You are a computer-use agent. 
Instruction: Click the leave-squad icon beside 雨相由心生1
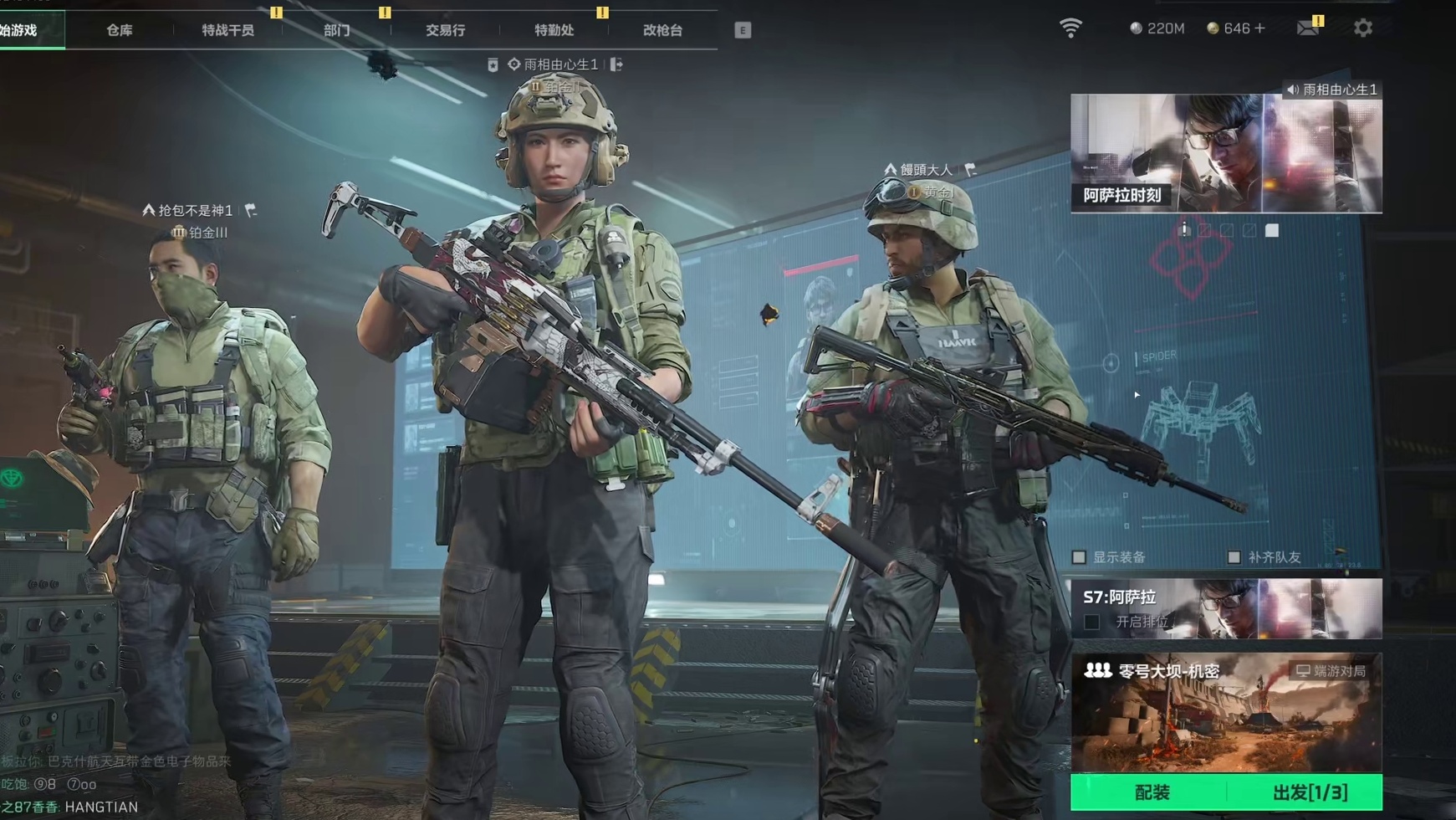[616, 64]
